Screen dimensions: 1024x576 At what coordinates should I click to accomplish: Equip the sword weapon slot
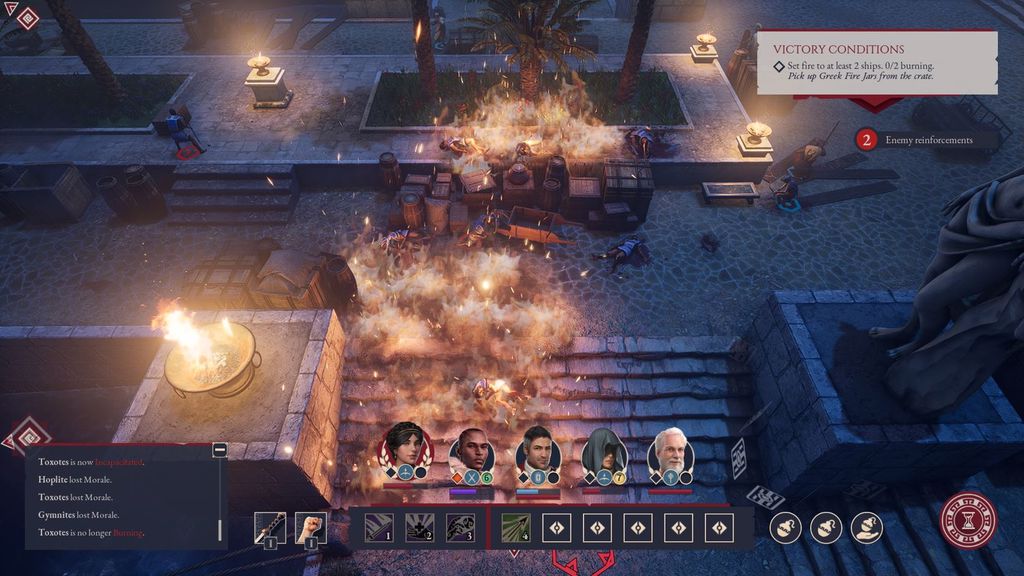click(270, 526)
